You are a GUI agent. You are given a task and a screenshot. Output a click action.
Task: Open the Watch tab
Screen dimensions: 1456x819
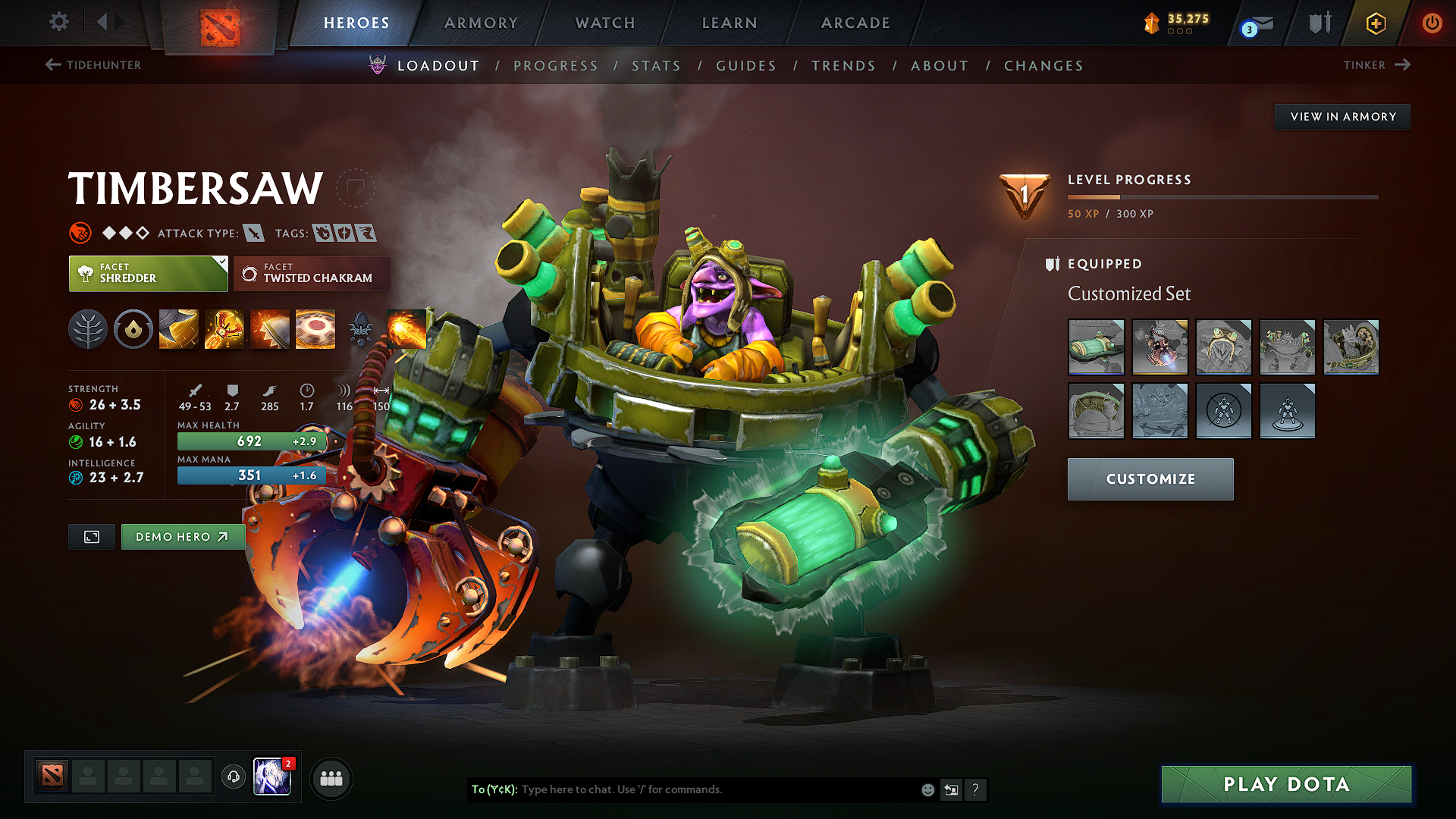[x=605, y=23]
